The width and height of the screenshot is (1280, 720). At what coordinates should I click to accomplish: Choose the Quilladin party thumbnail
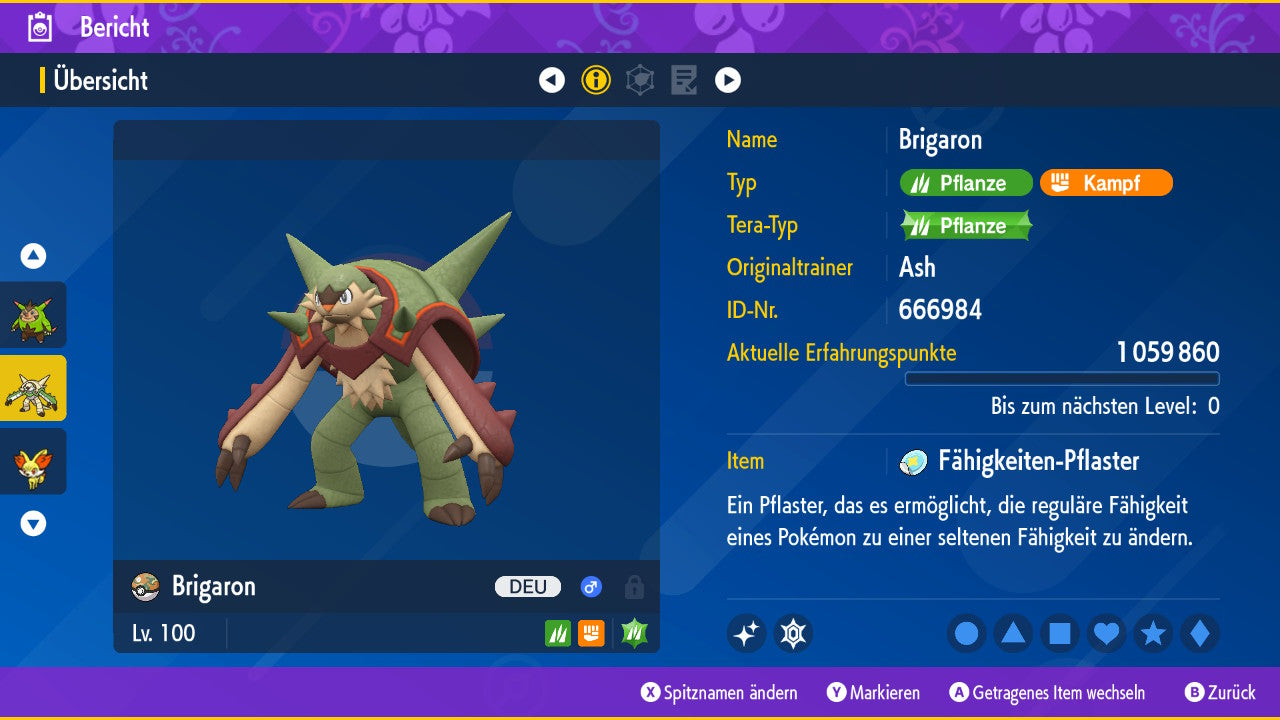point(33,315)
